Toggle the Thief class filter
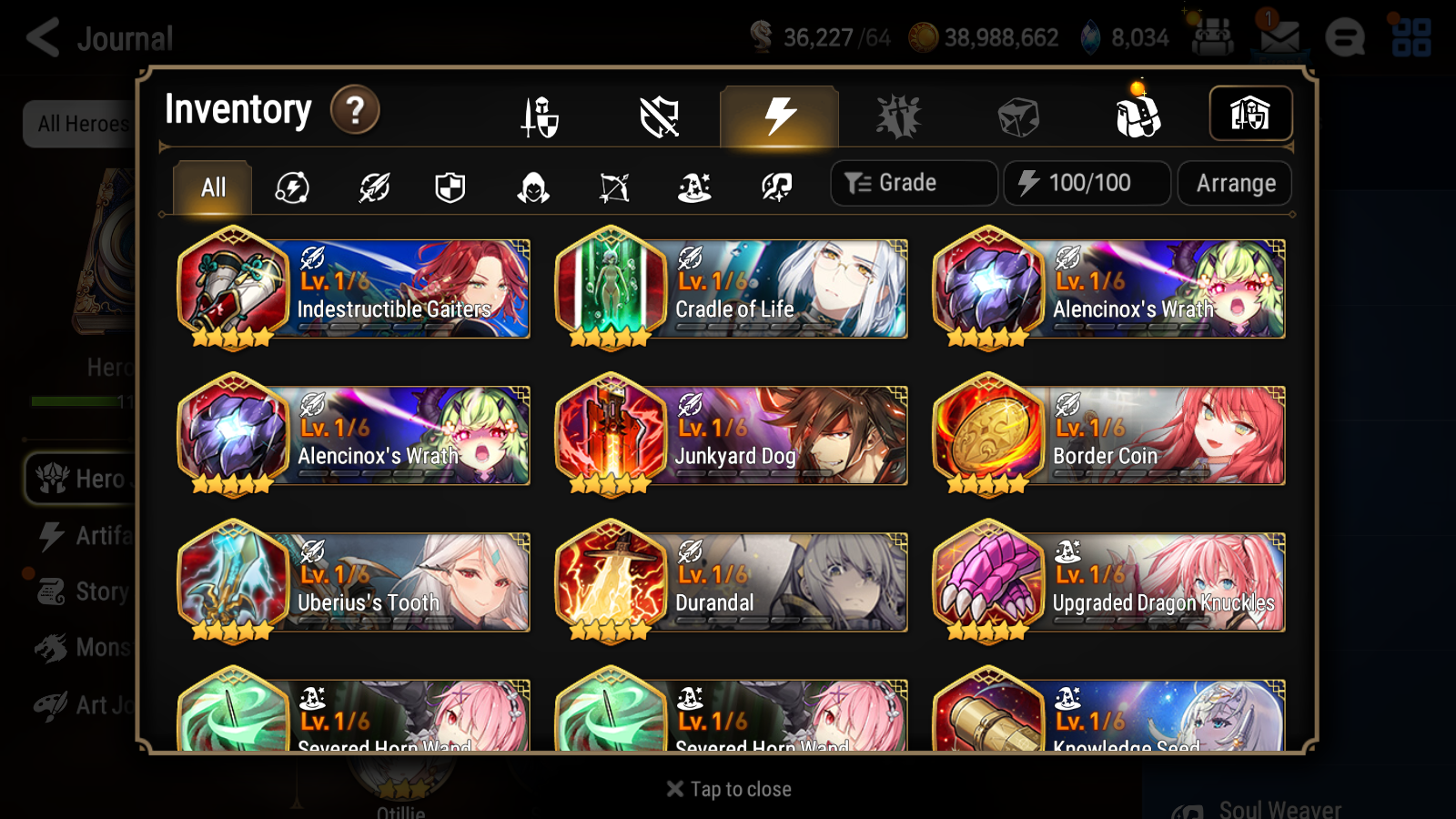 (x=532, y=187)
